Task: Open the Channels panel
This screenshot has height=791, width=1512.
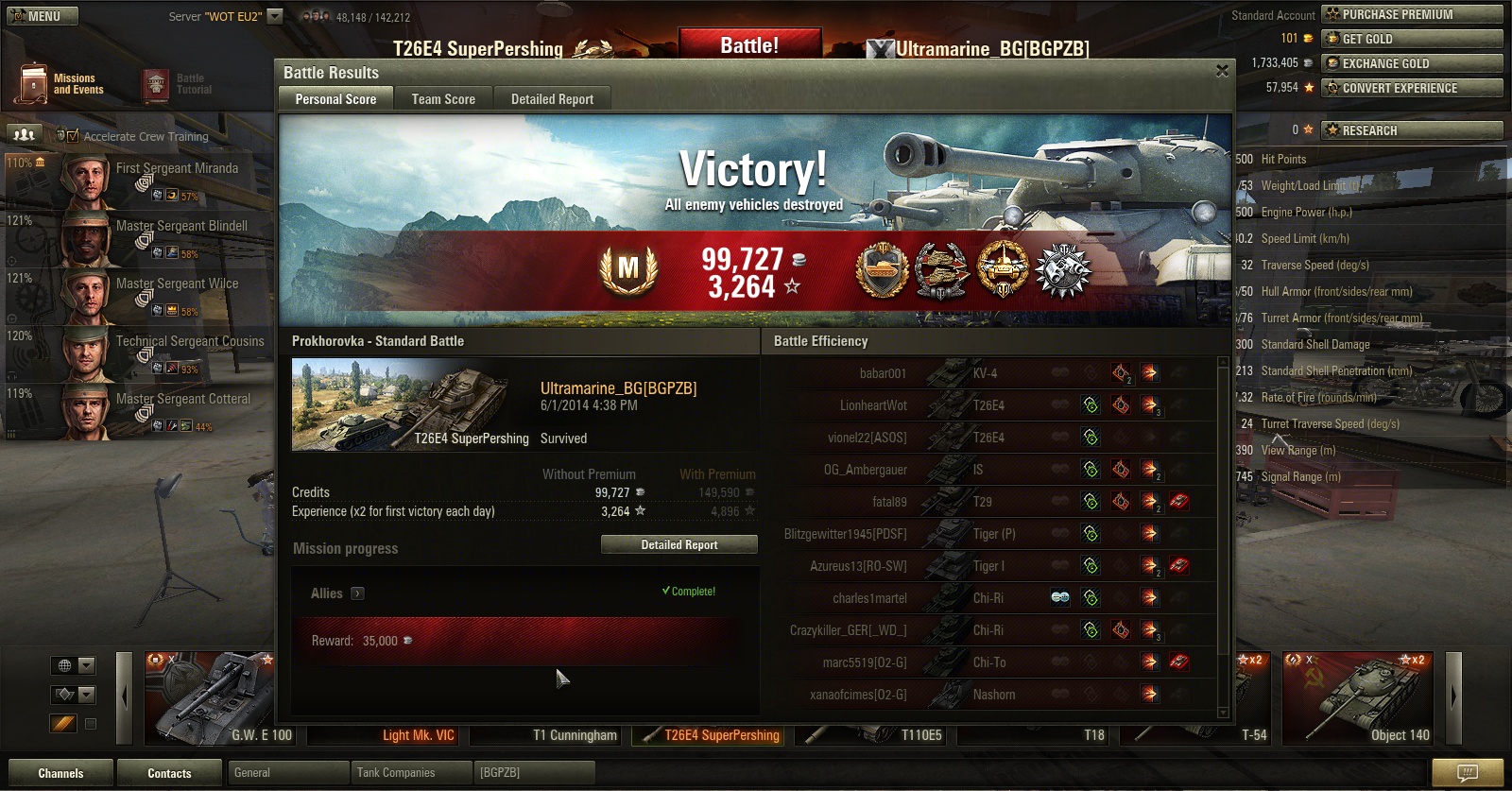Action: [x=60, y=773]
